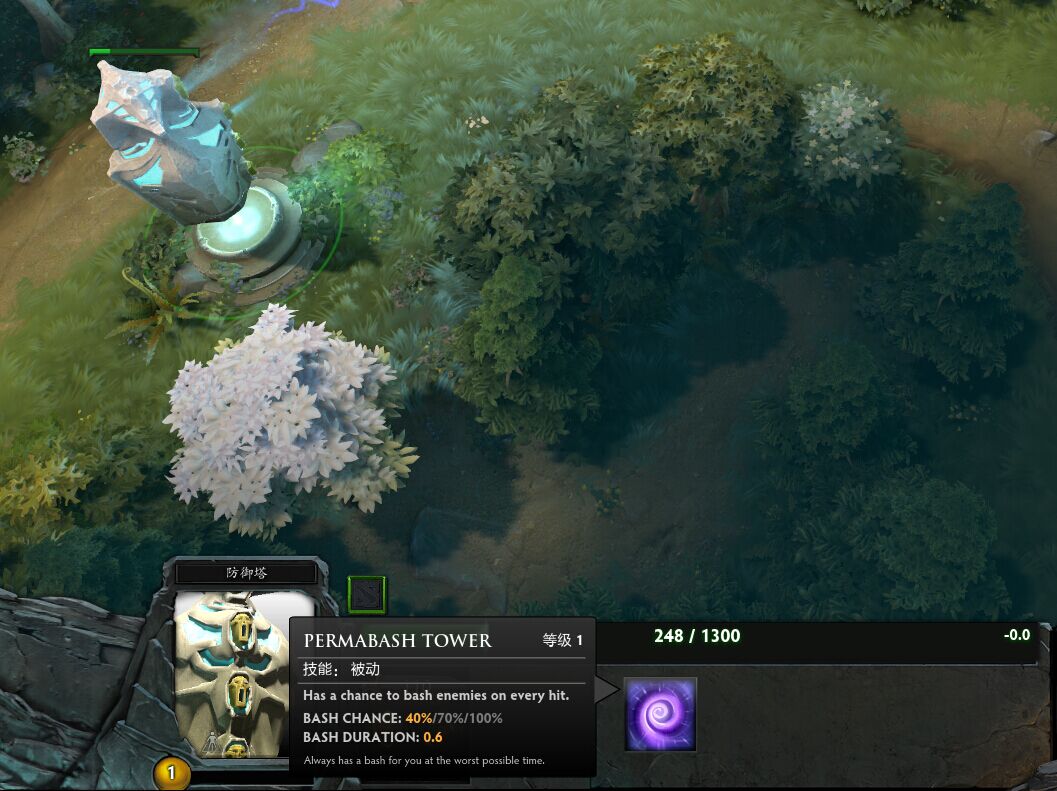Select the purple swirl Permabash Tower ability

pyautogui.click(x=660, y=714)
